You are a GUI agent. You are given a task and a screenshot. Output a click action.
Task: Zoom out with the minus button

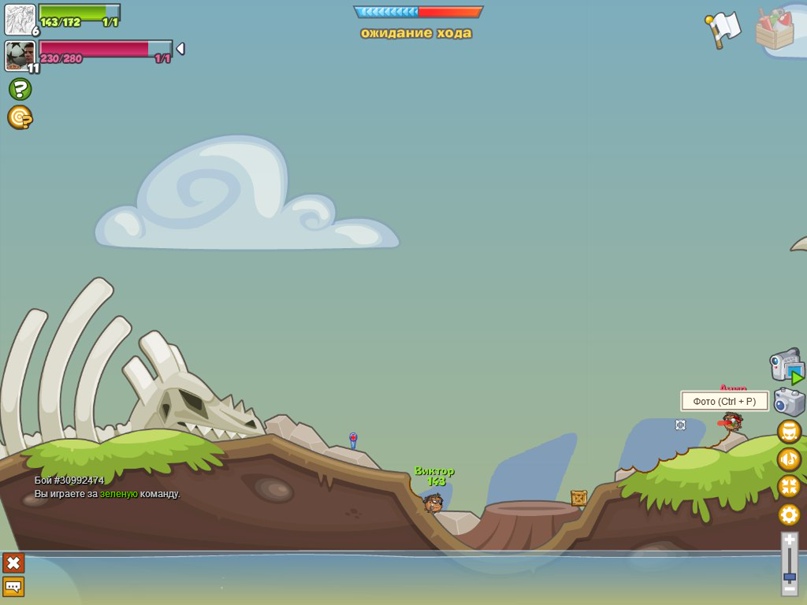(790, 591)
